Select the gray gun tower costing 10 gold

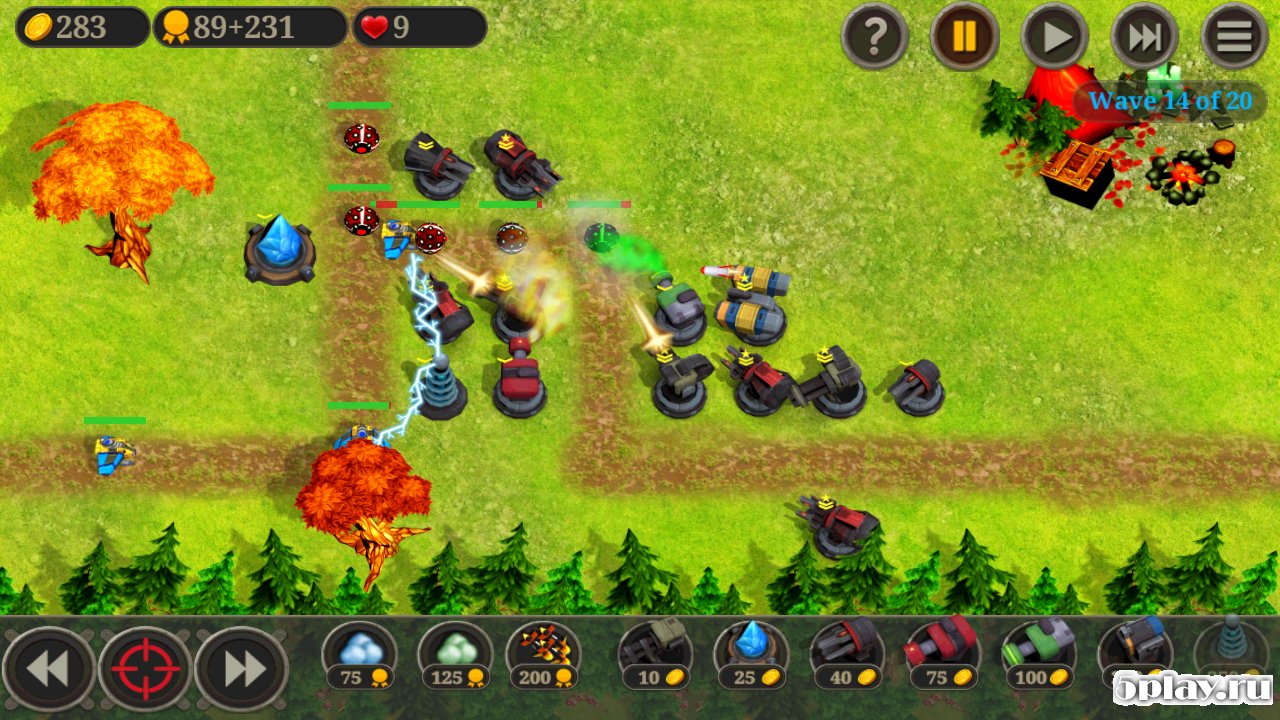655,654
